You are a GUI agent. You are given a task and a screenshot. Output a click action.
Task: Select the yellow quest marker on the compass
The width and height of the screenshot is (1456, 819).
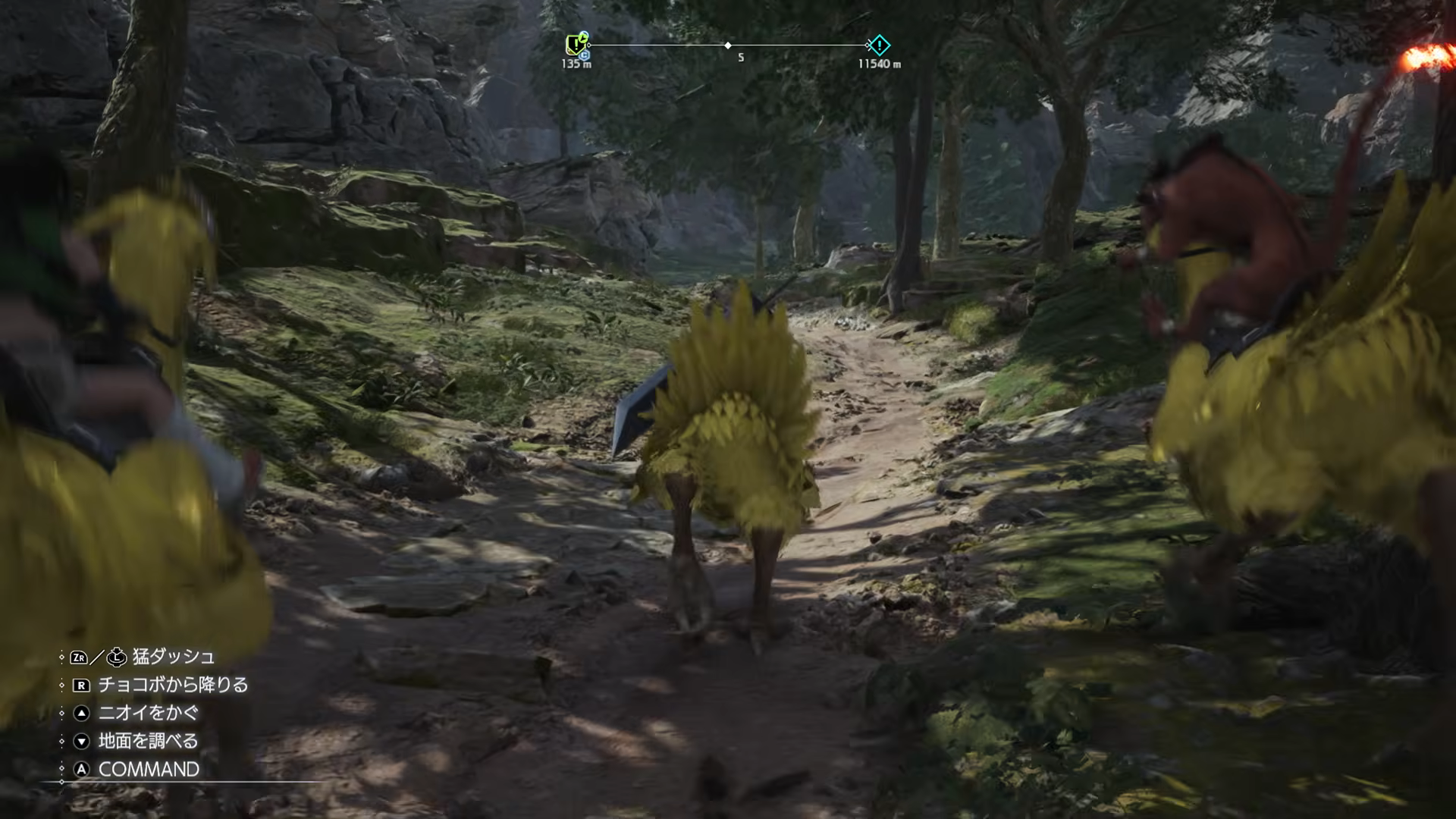tap(575, 45)
